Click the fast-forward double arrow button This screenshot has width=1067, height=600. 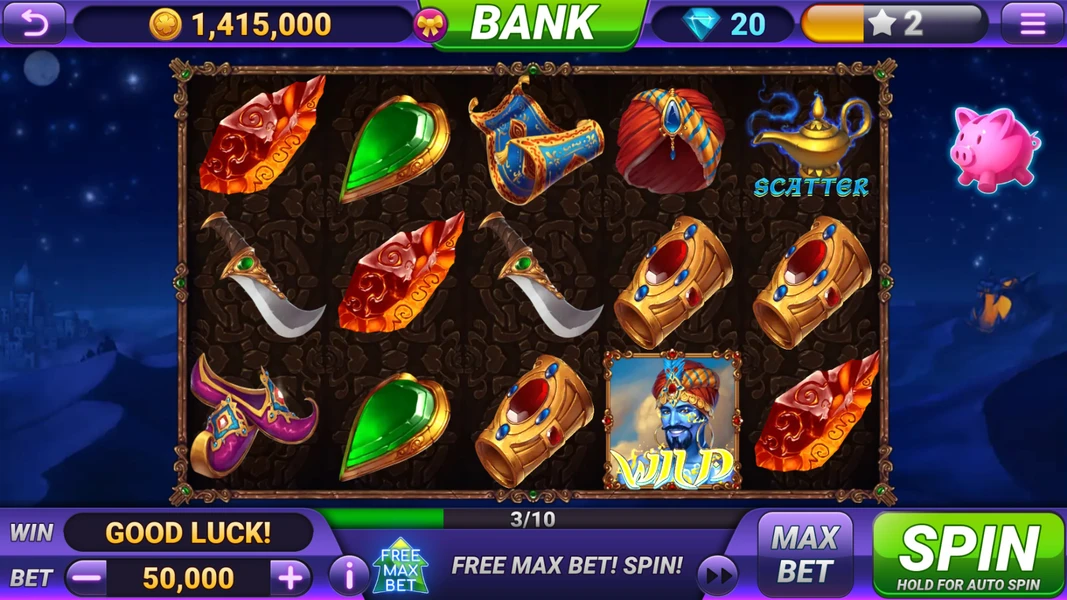[717, 574]
